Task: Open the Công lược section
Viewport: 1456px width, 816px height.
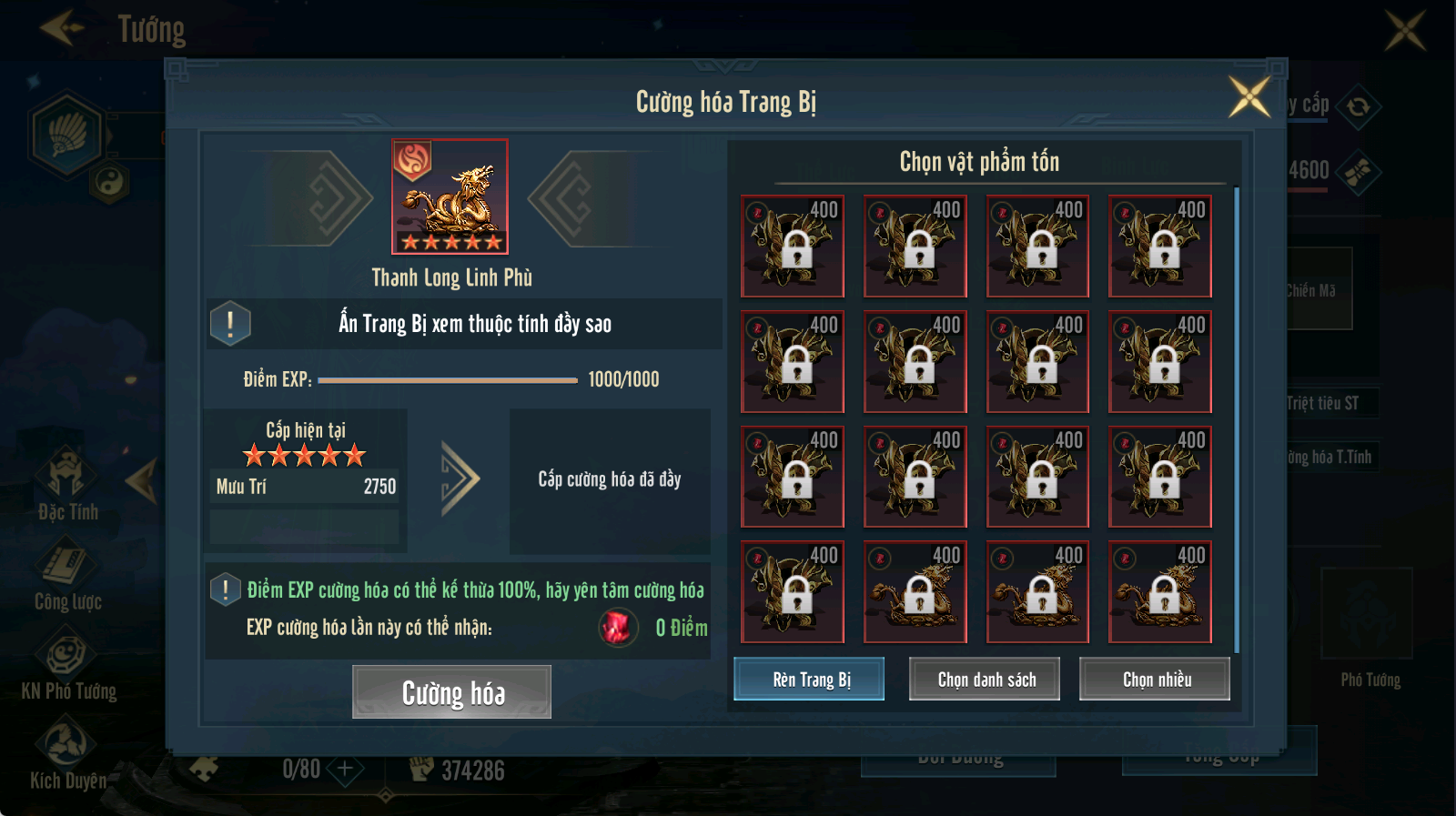Action: pos(67,575)
